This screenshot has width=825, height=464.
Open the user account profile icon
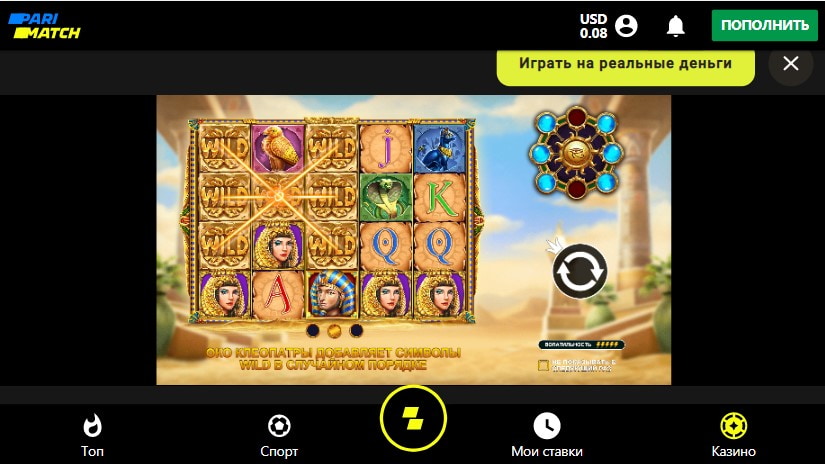[627, 25]
